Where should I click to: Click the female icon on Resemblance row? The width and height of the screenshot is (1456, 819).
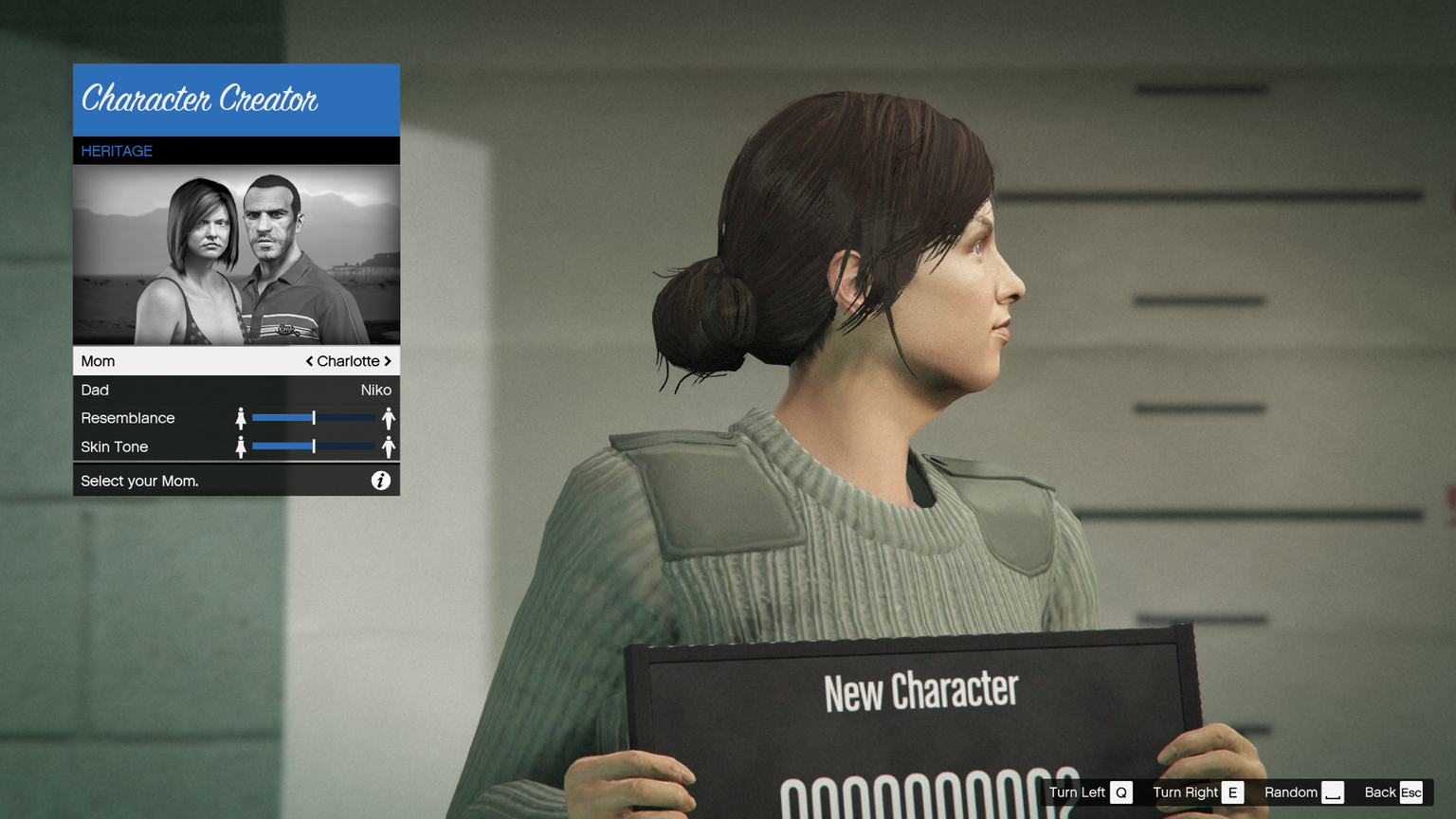(241, 418)
